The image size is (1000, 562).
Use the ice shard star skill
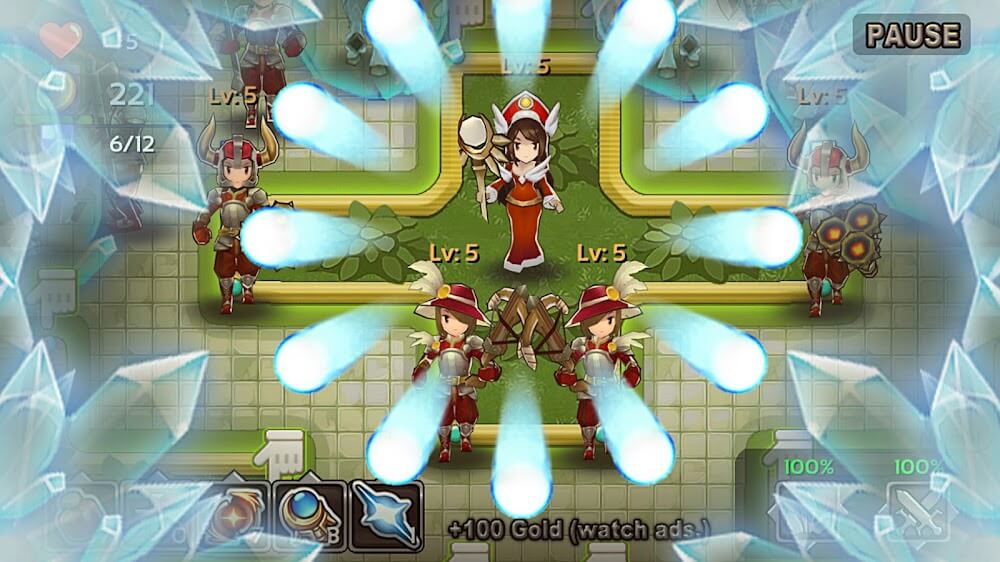tap(385, 513)
